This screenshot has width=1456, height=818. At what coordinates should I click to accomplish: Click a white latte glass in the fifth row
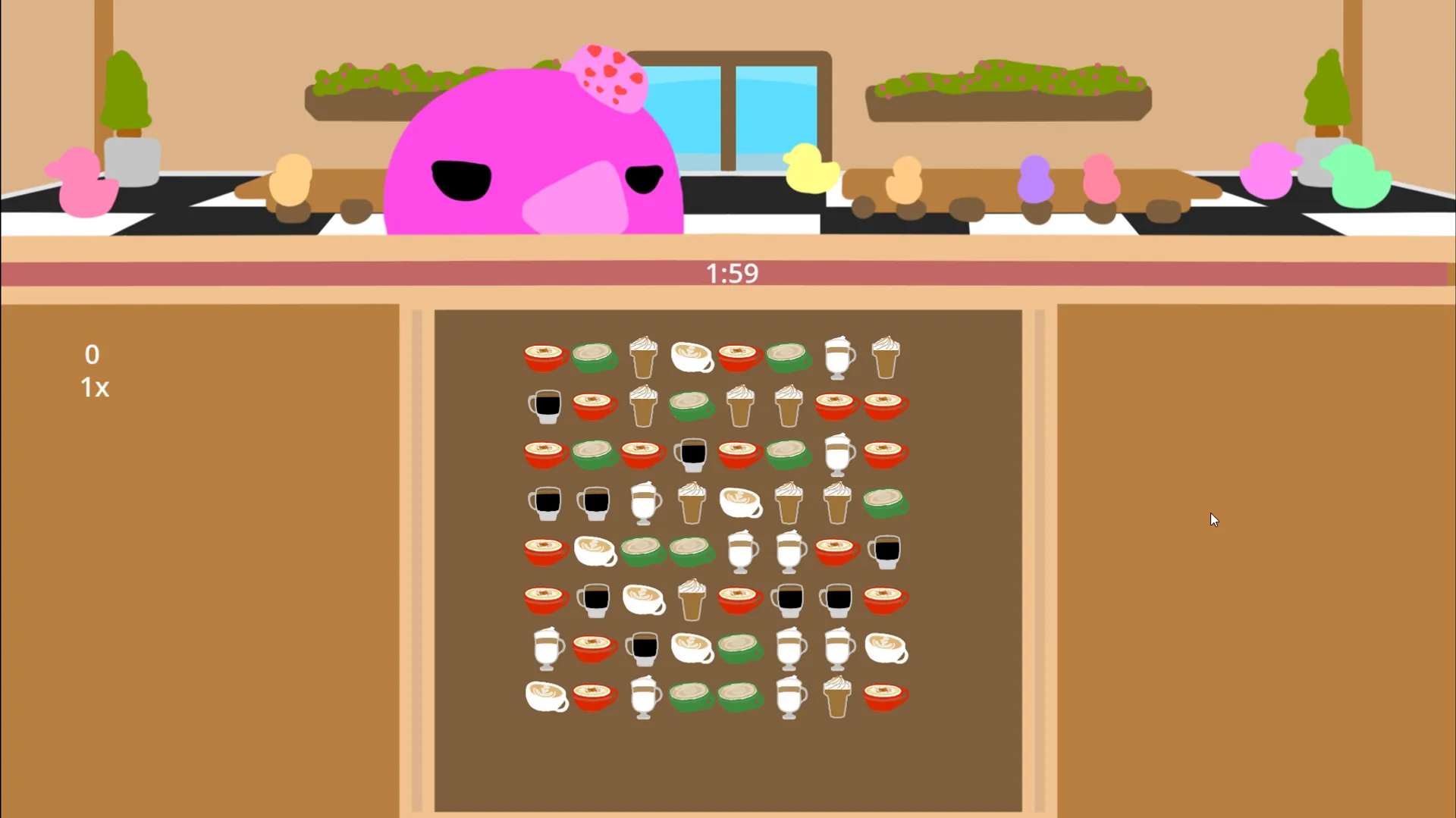741,552
